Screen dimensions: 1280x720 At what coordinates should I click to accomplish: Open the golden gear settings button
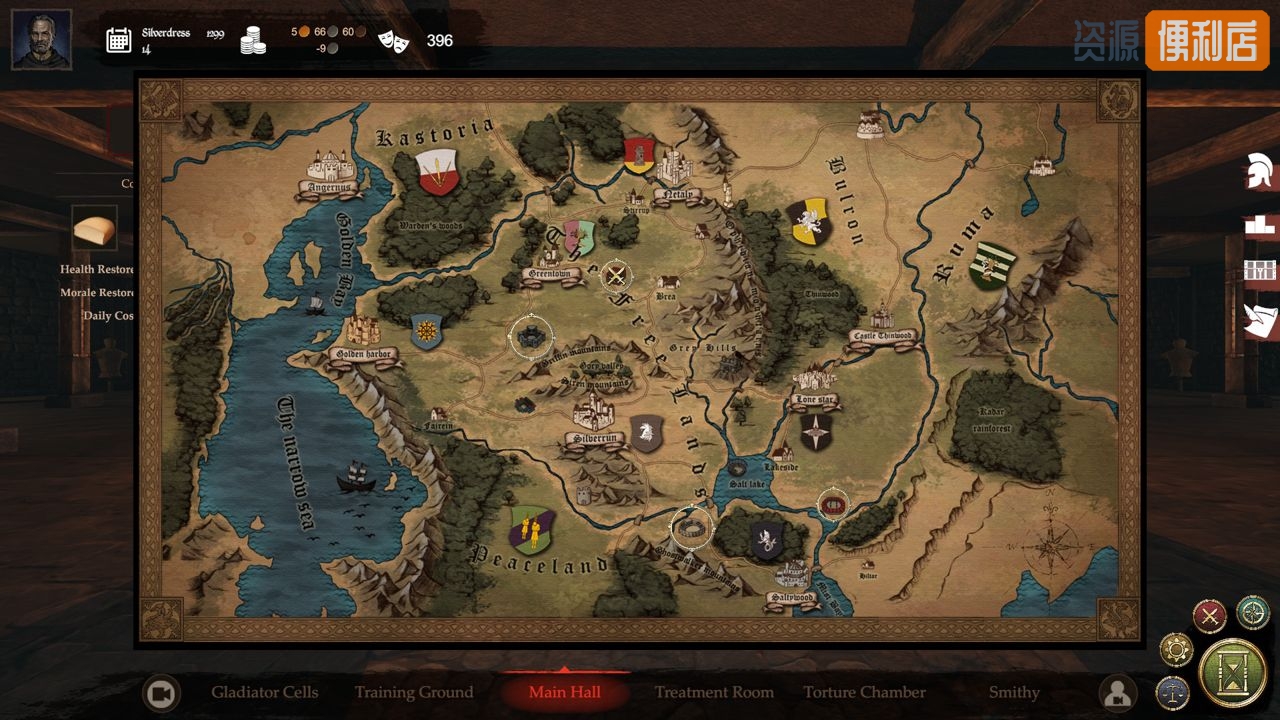1176,650
